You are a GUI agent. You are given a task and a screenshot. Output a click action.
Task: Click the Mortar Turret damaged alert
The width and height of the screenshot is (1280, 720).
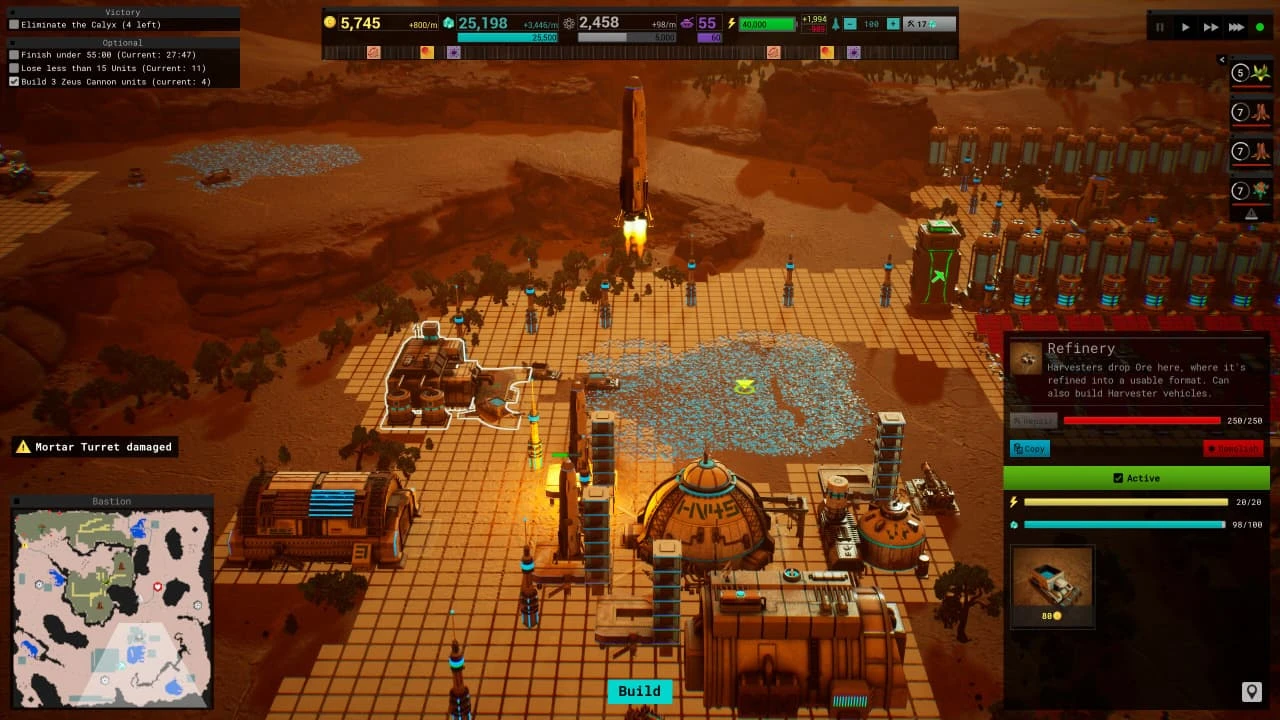pos(95,447)
